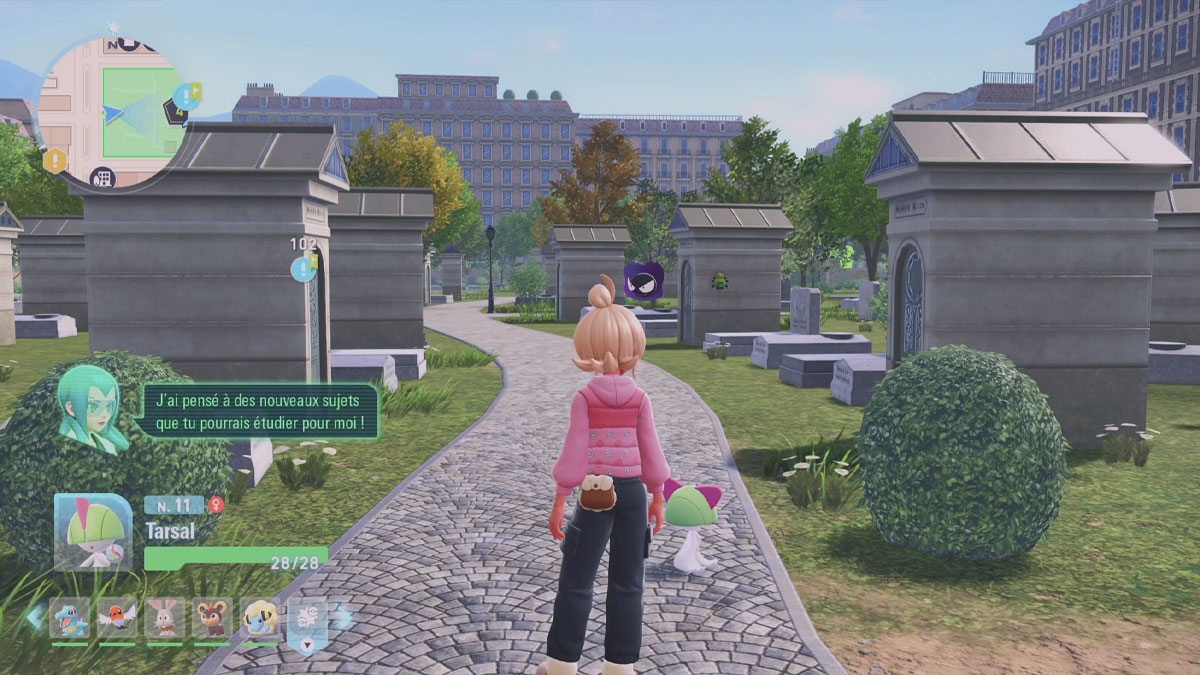
Task: Click the left arrow of the party bar
Action: [35, 617]
